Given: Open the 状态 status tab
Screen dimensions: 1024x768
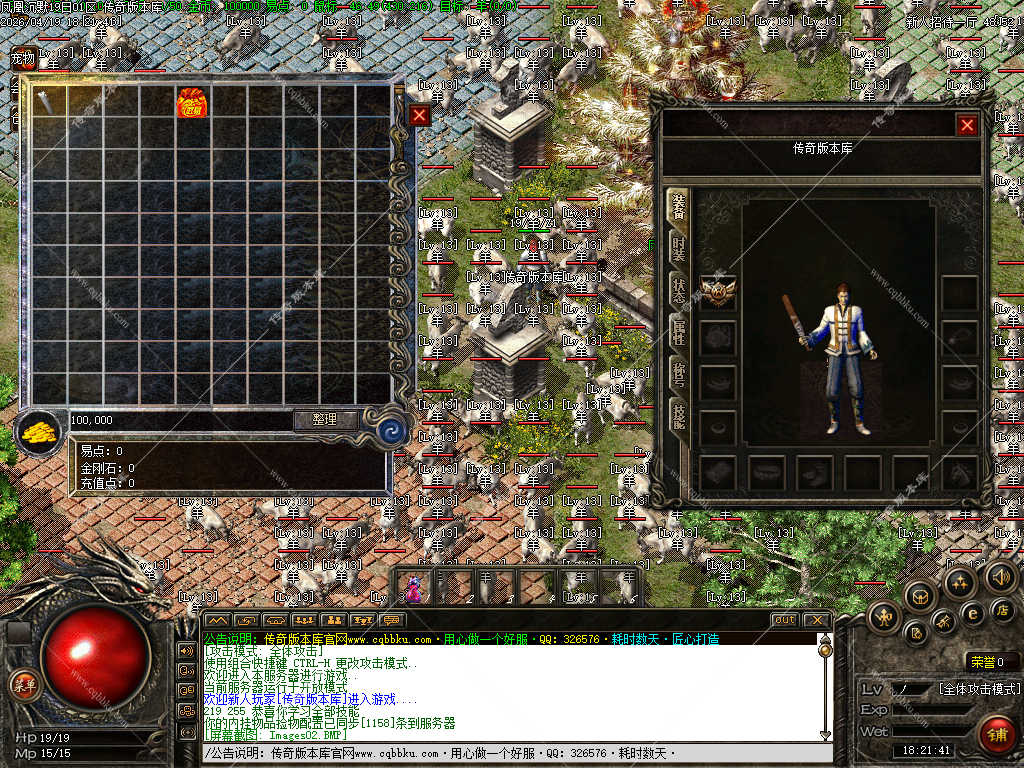Looking at the screenshot, I should (x=678, y=290).
